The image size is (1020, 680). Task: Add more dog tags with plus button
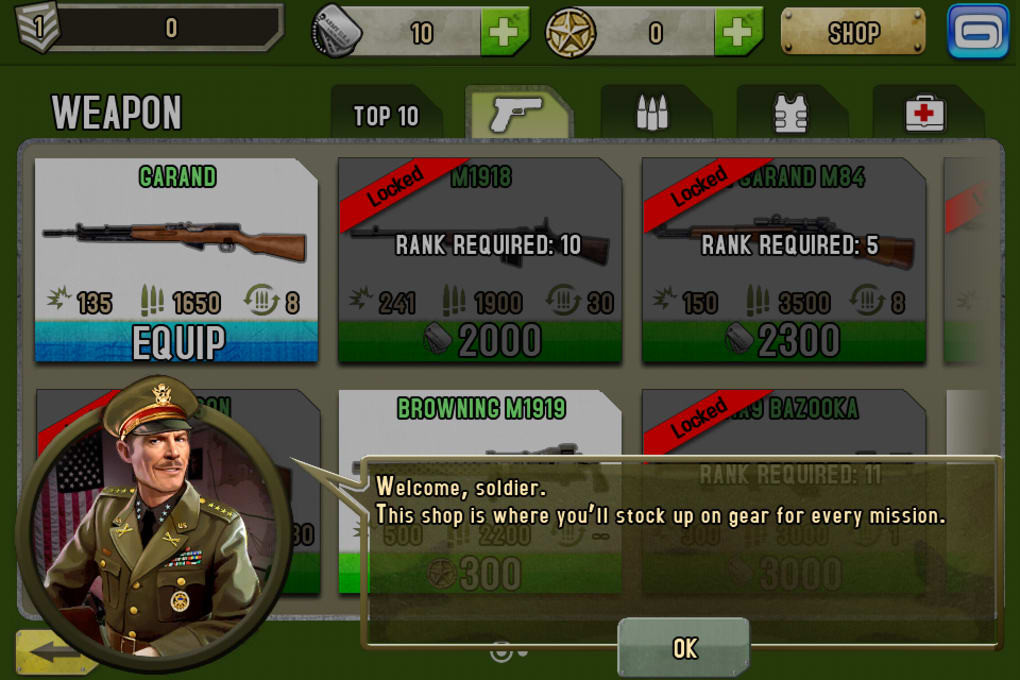(x=504, y=33)
